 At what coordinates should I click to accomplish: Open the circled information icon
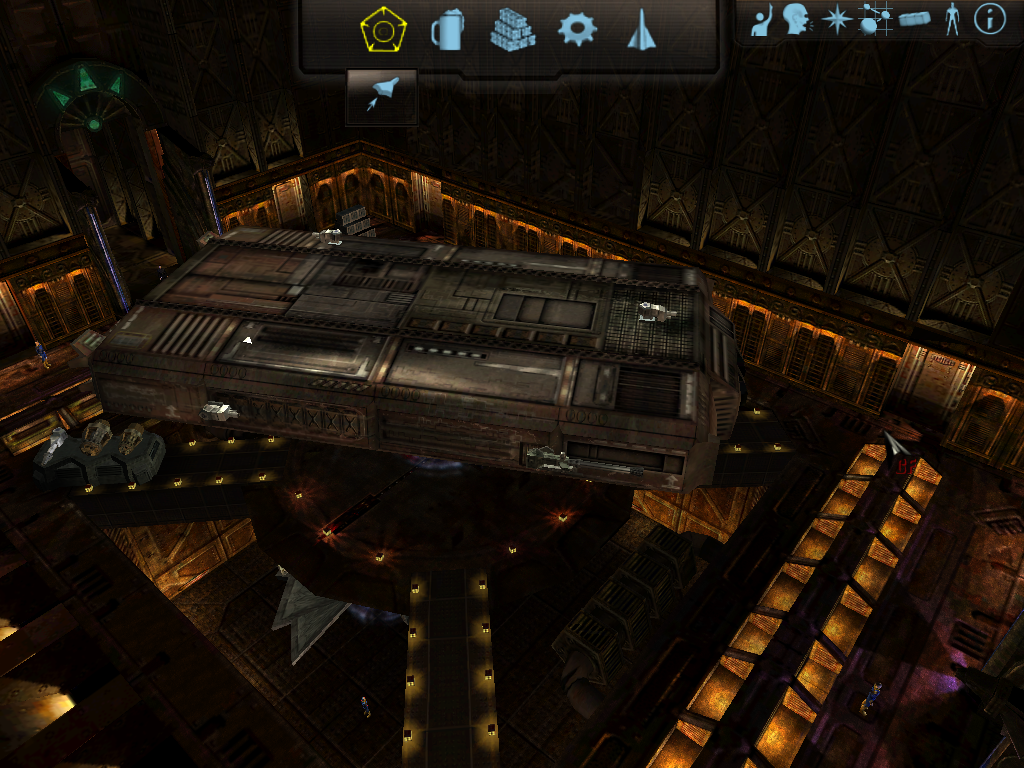tap(989, 19)
